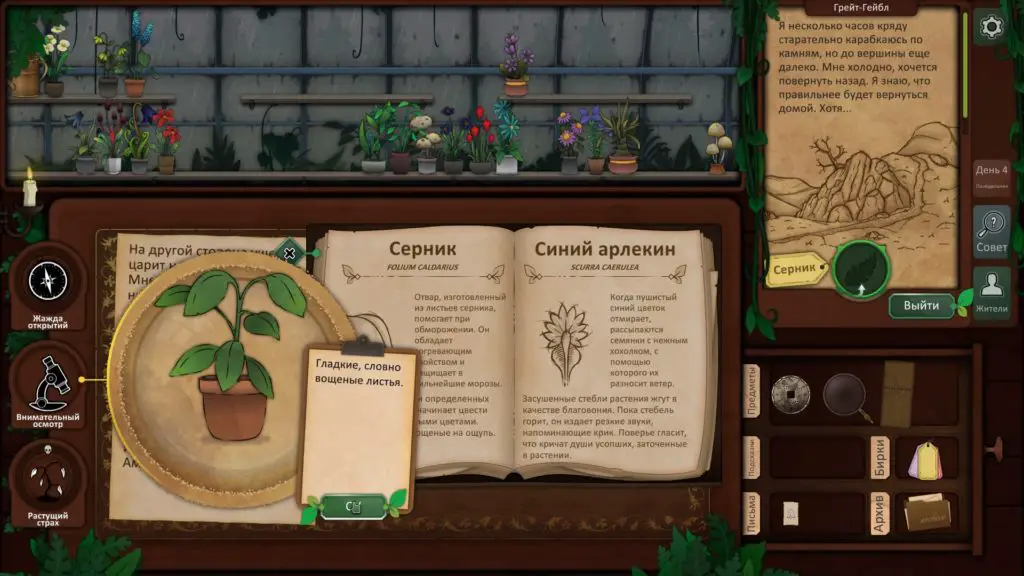Select the old coin in the drawer

tap(790, 393)
